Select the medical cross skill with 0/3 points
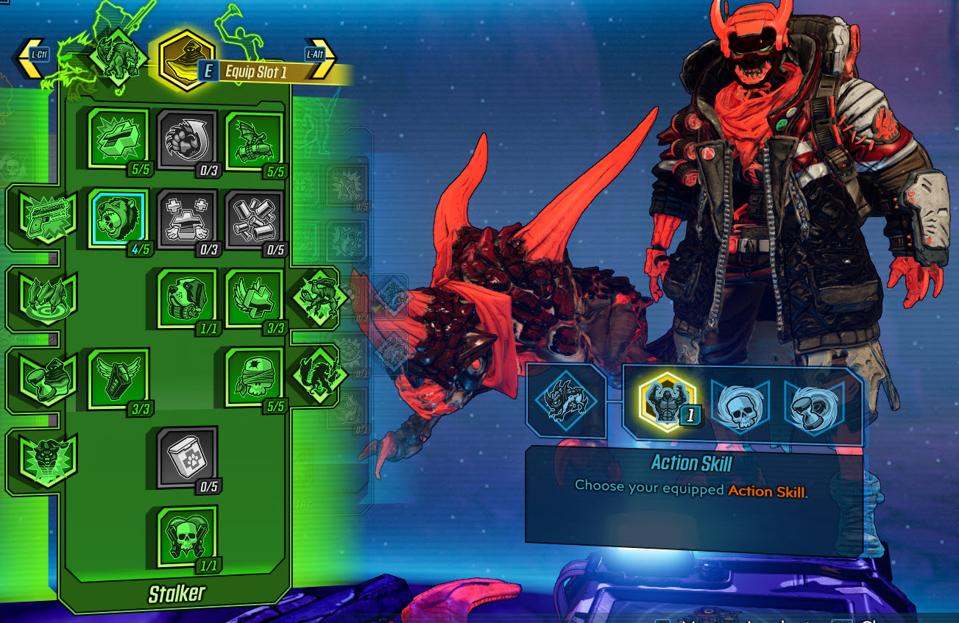The height and width of the screenshot is (623, 959). click(188, 218)
